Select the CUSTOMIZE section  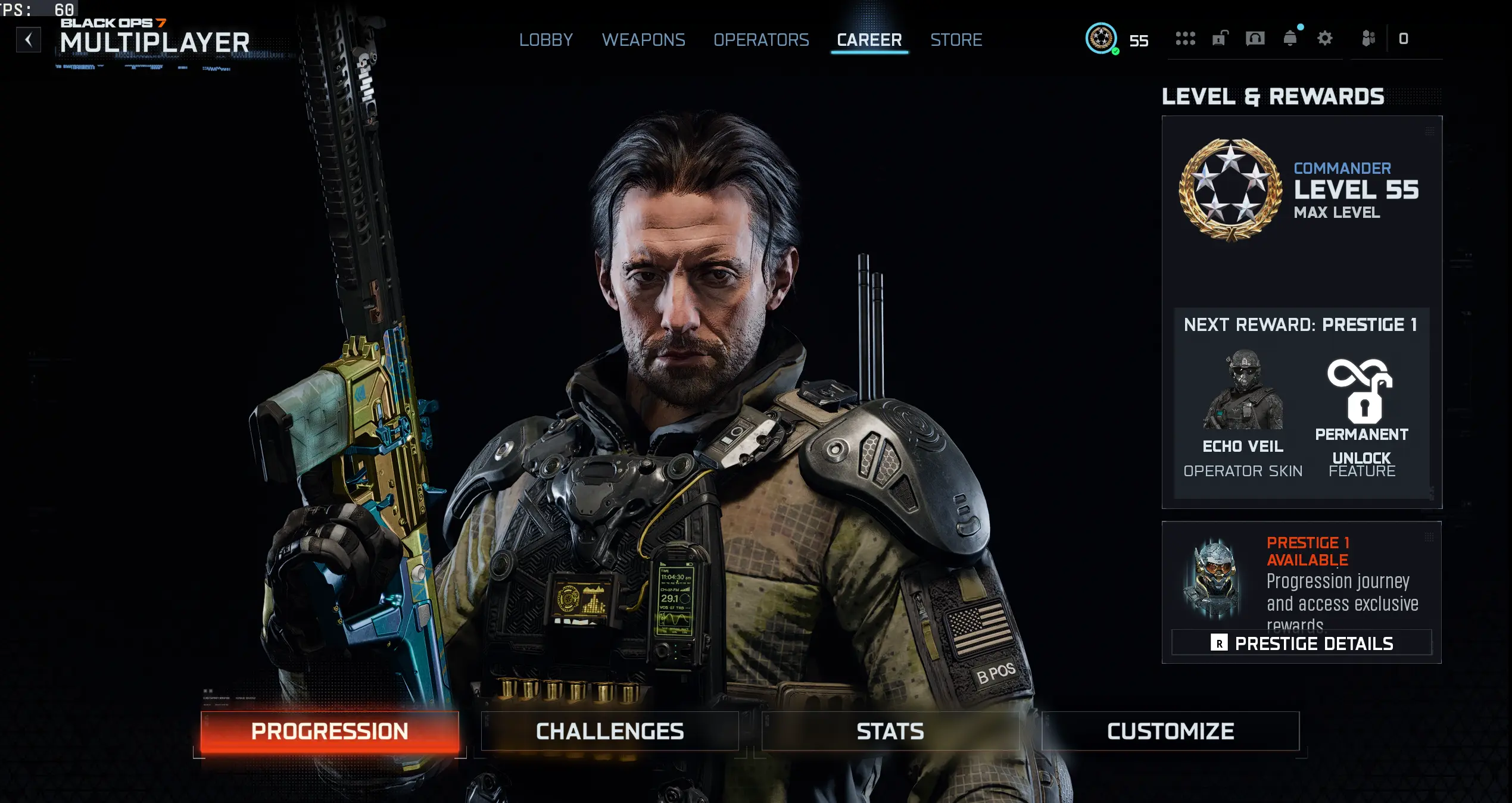tap(1169, 731)
